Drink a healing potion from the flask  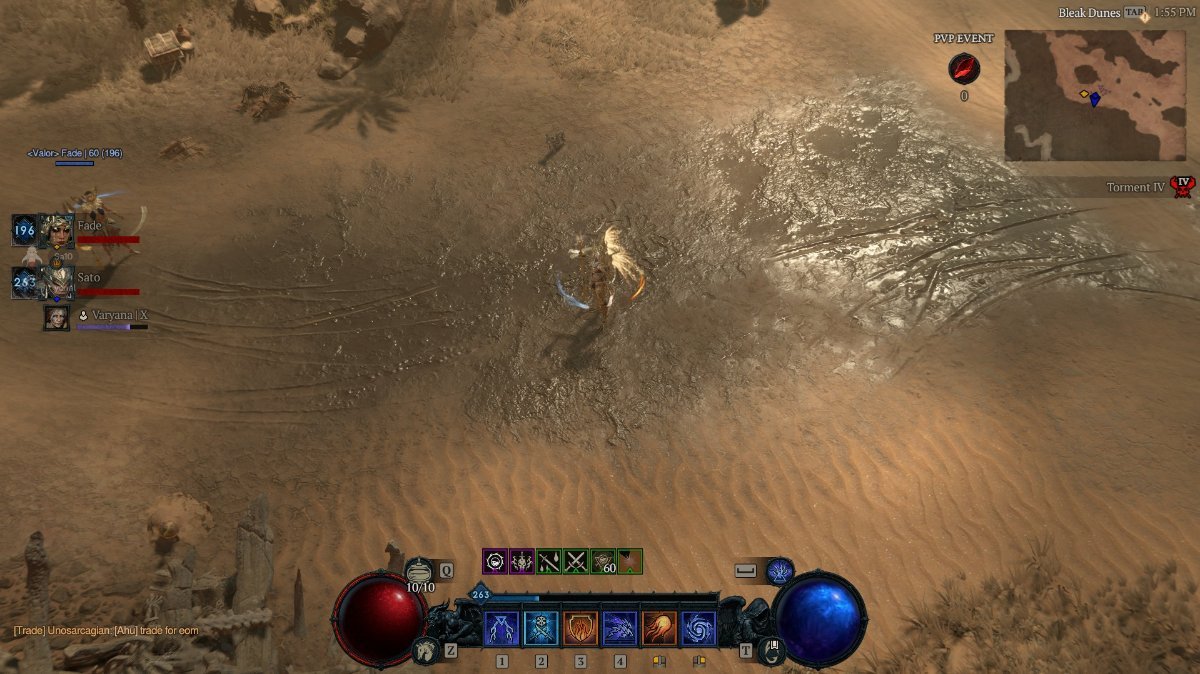pyautogui.click(x=420, y=571)
